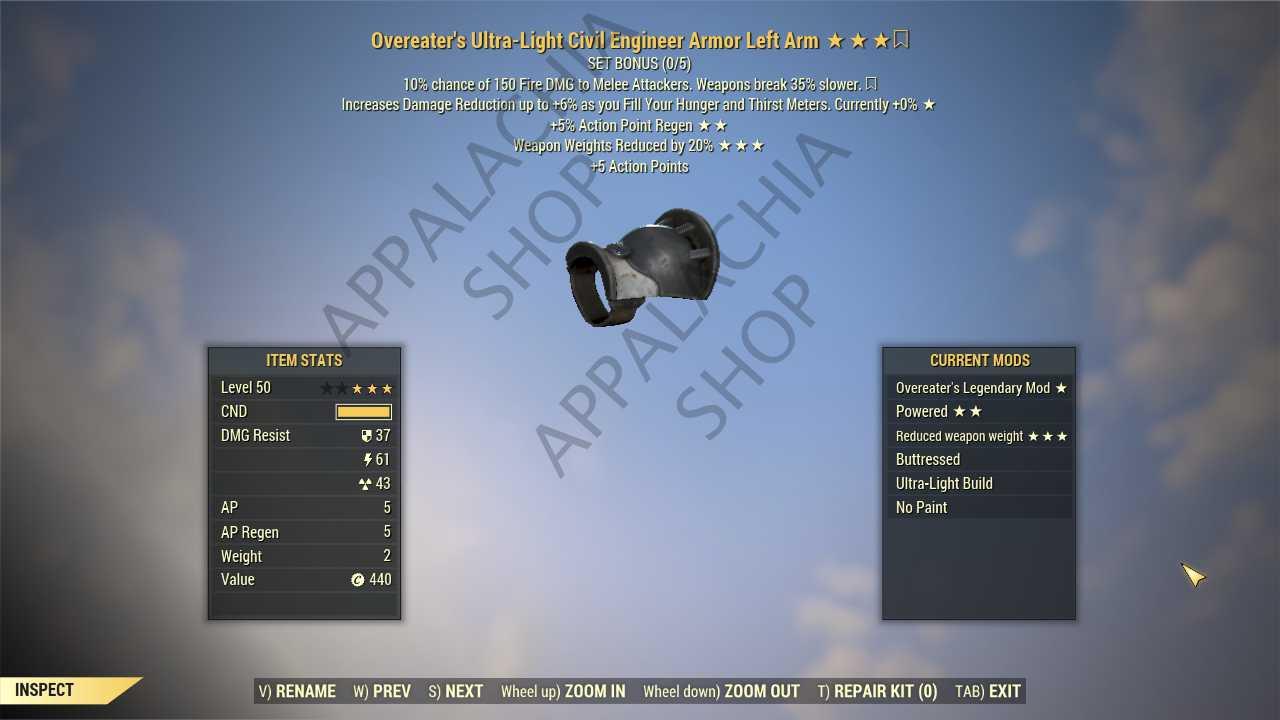The height and width of the screenshot is (720, 1280).
Task: Click the RENAME button in the bottom bar
Action: tap(297, 691)
